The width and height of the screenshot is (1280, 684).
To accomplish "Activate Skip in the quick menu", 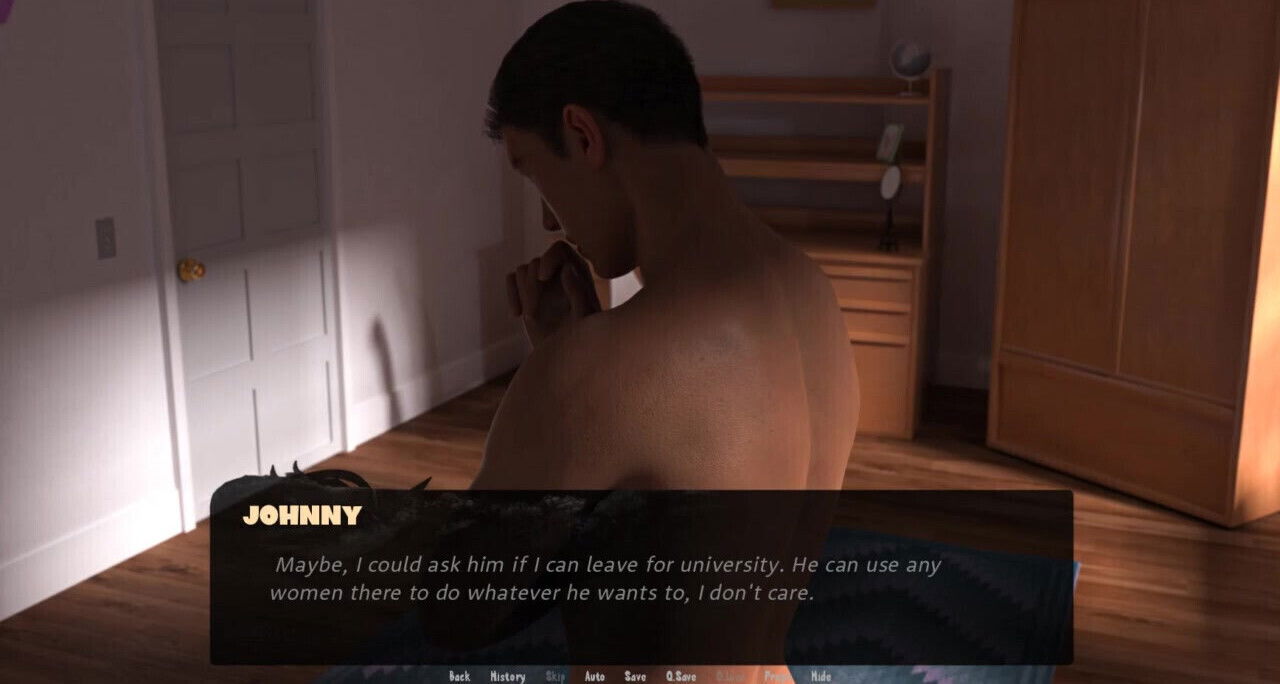I will [x=555, y=676].
